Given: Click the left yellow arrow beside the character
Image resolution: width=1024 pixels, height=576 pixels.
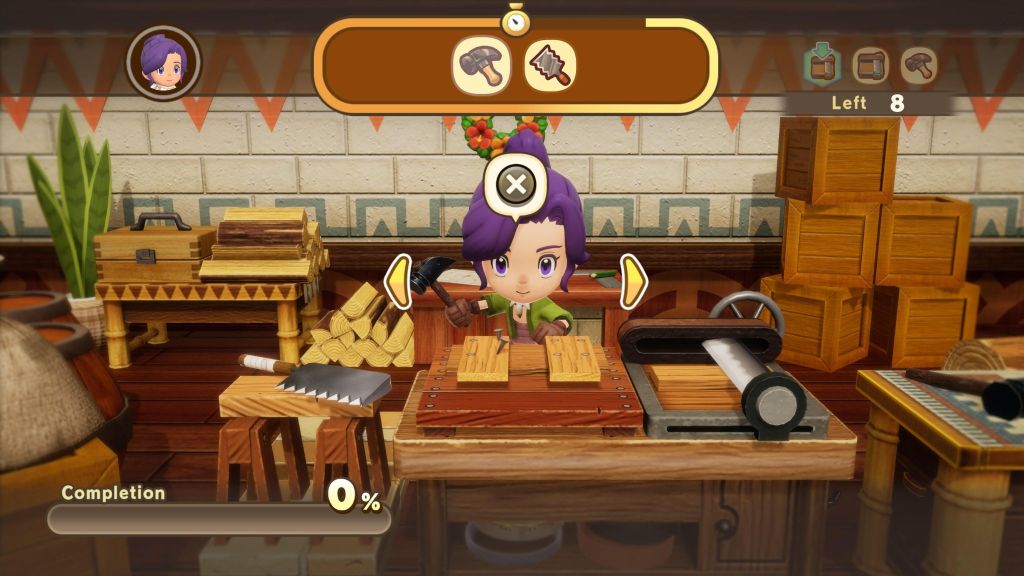Looking at the screenshot, I should (x=398, y=281).
